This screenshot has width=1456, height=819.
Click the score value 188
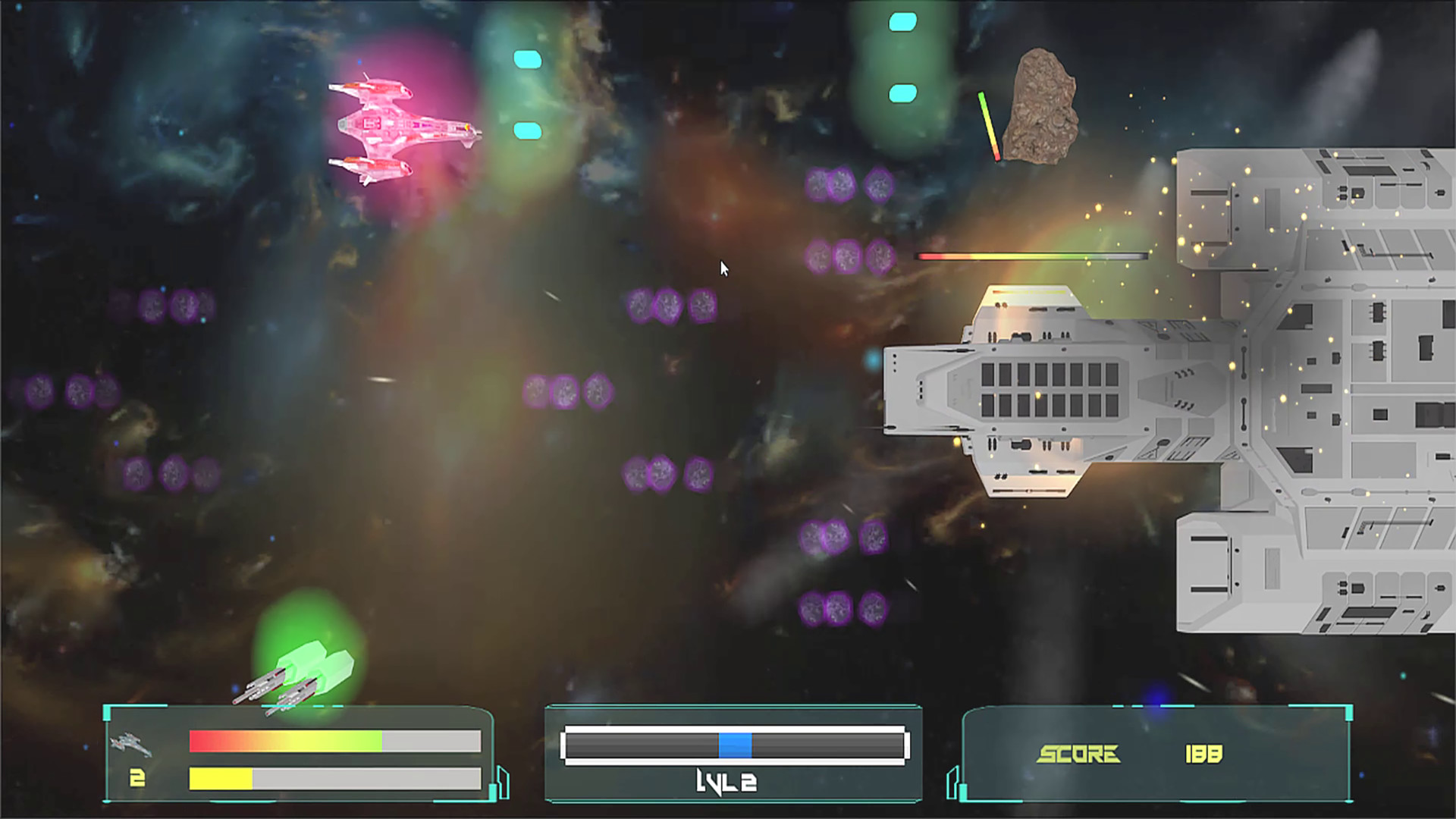(x=1202, y=755)
